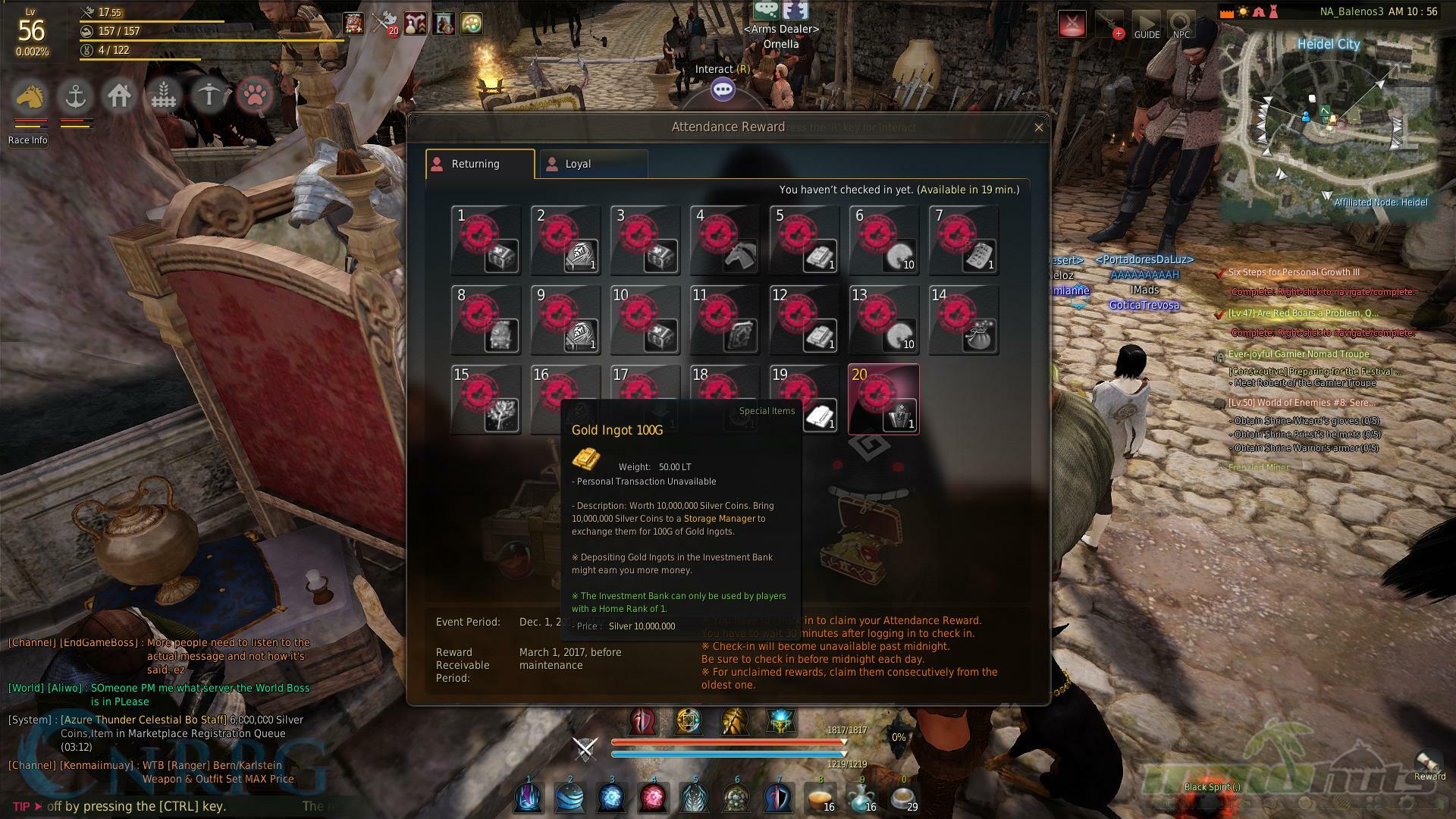Open Race Info
Screen dimensions: 1456x819
pos(28,140)
